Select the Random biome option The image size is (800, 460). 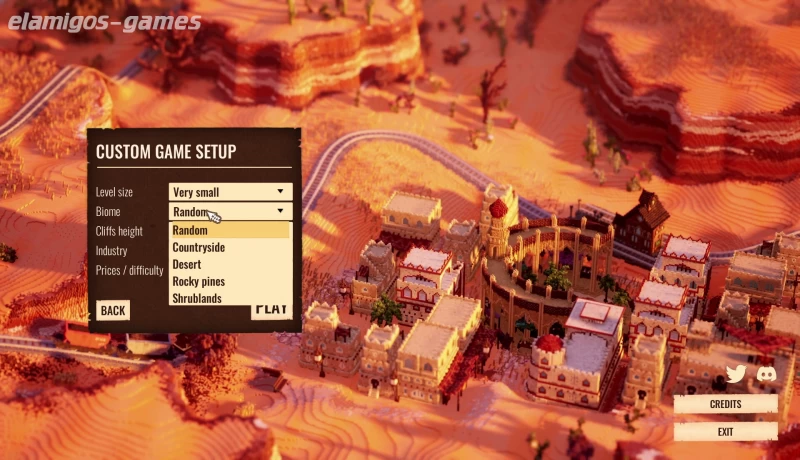[x=230, y=230]
